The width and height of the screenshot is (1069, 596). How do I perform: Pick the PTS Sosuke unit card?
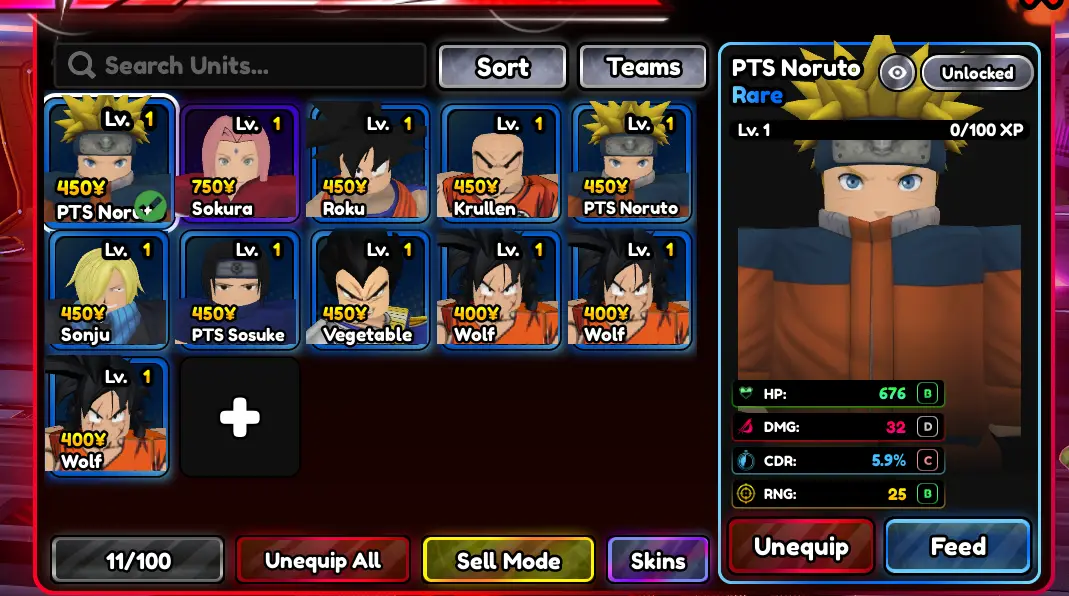[x=240, y=290]
